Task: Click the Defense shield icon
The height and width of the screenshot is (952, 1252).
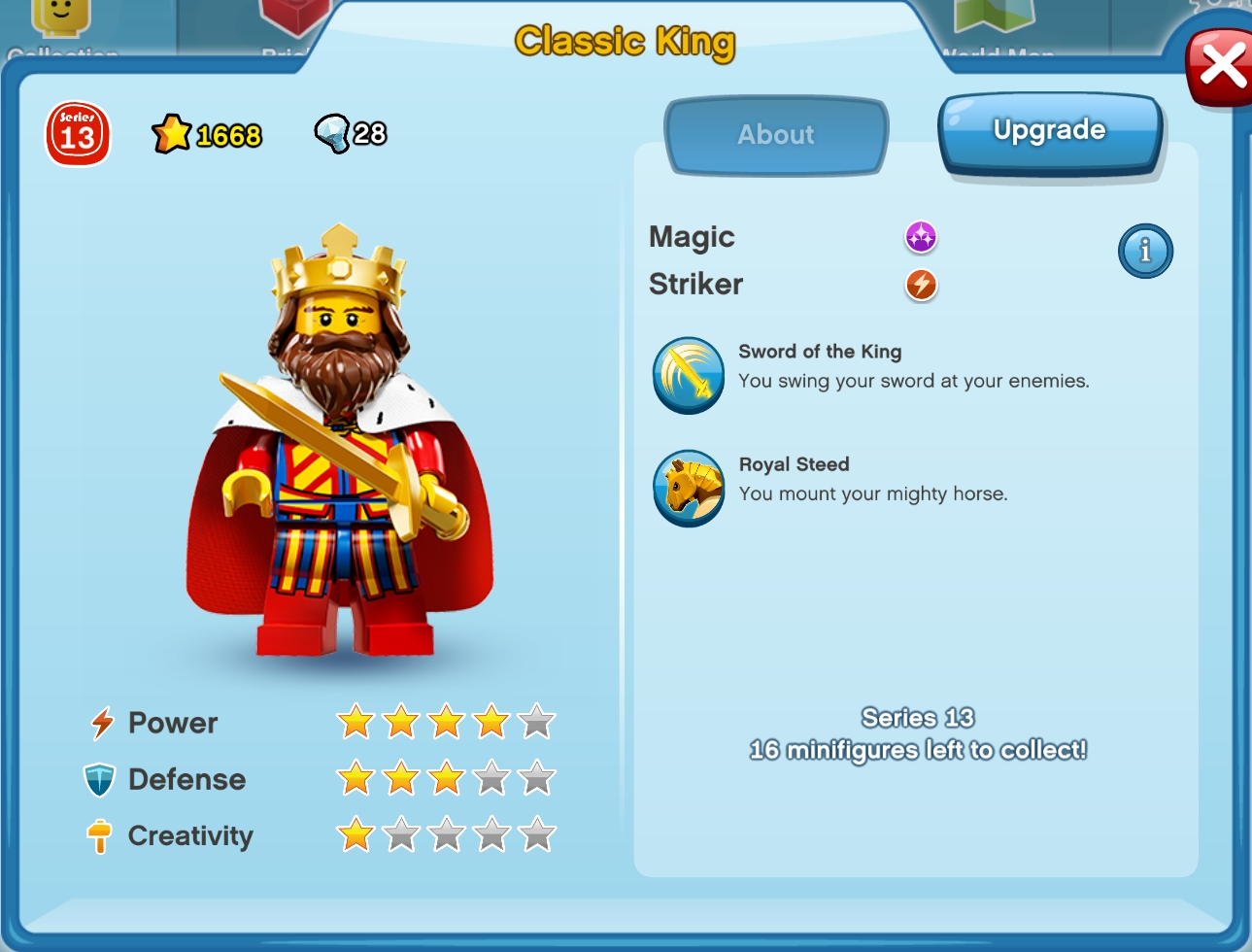Action: [x=100, y=779]
